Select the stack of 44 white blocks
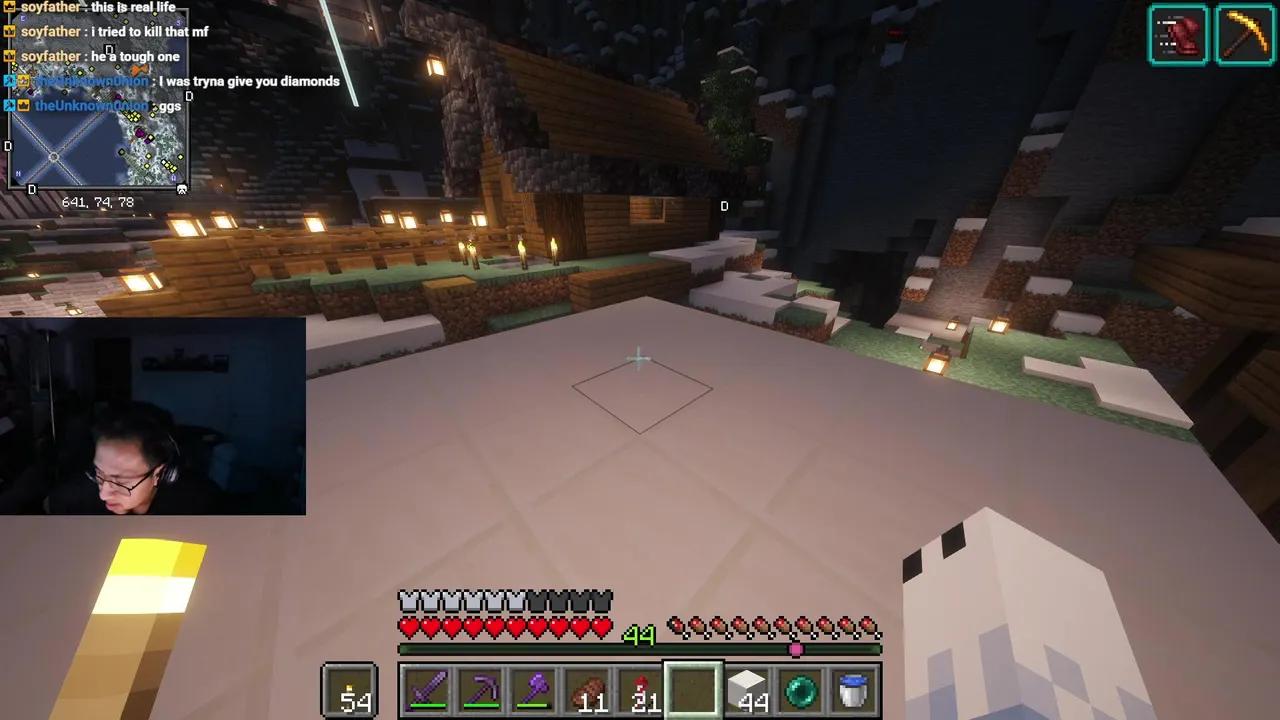 pyautogui.click(x=746, y=688)
